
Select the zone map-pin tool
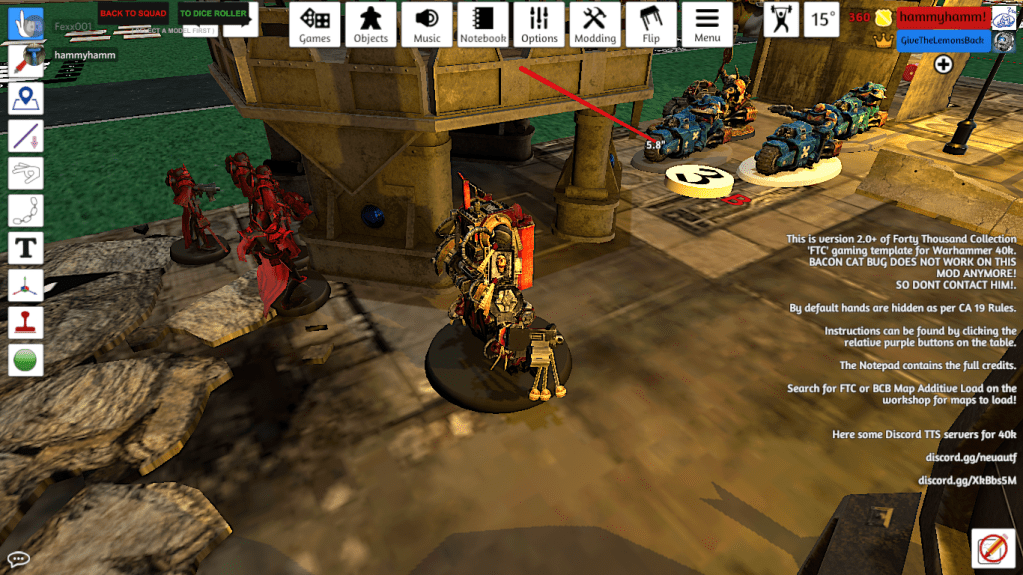pos(26,99)
